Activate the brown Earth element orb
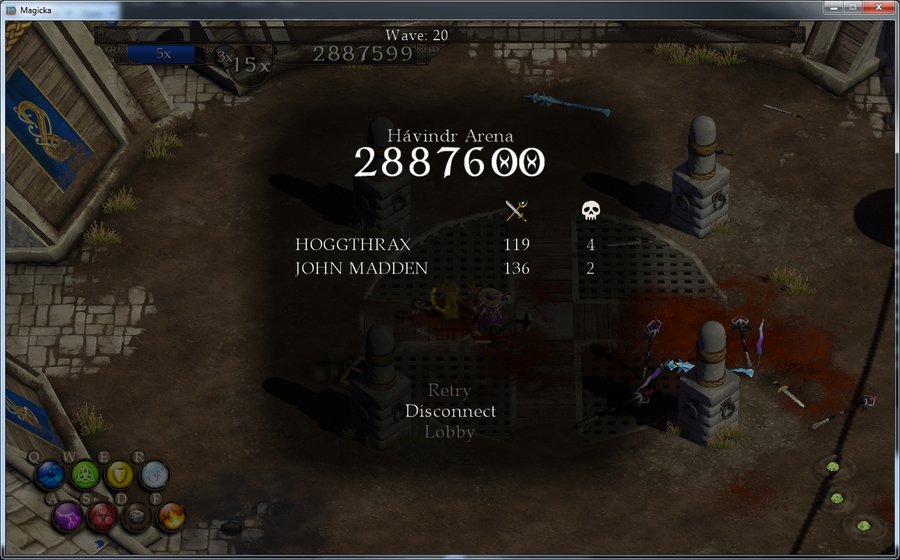Screen dimensions: 900x560 [x=136, y=516]
